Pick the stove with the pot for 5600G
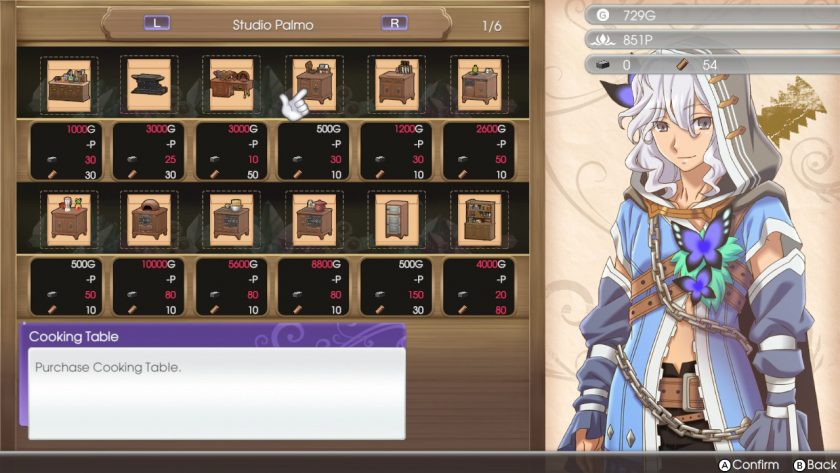Screen dimensions: 840x473 (232, 219)
